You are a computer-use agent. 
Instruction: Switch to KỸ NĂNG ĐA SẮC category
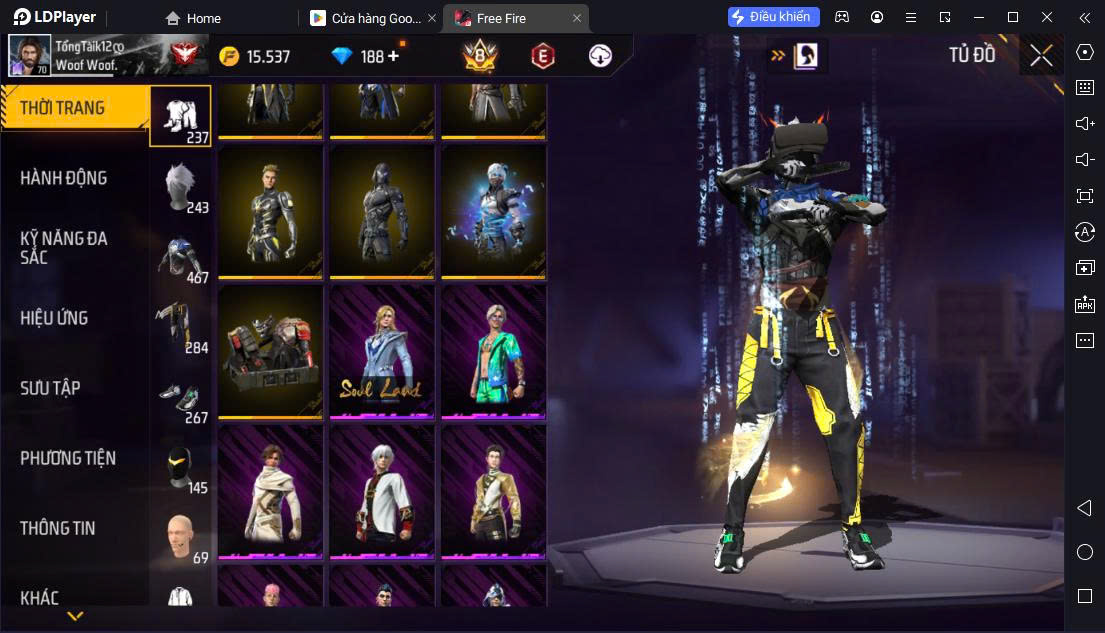[x=64, y=247]
